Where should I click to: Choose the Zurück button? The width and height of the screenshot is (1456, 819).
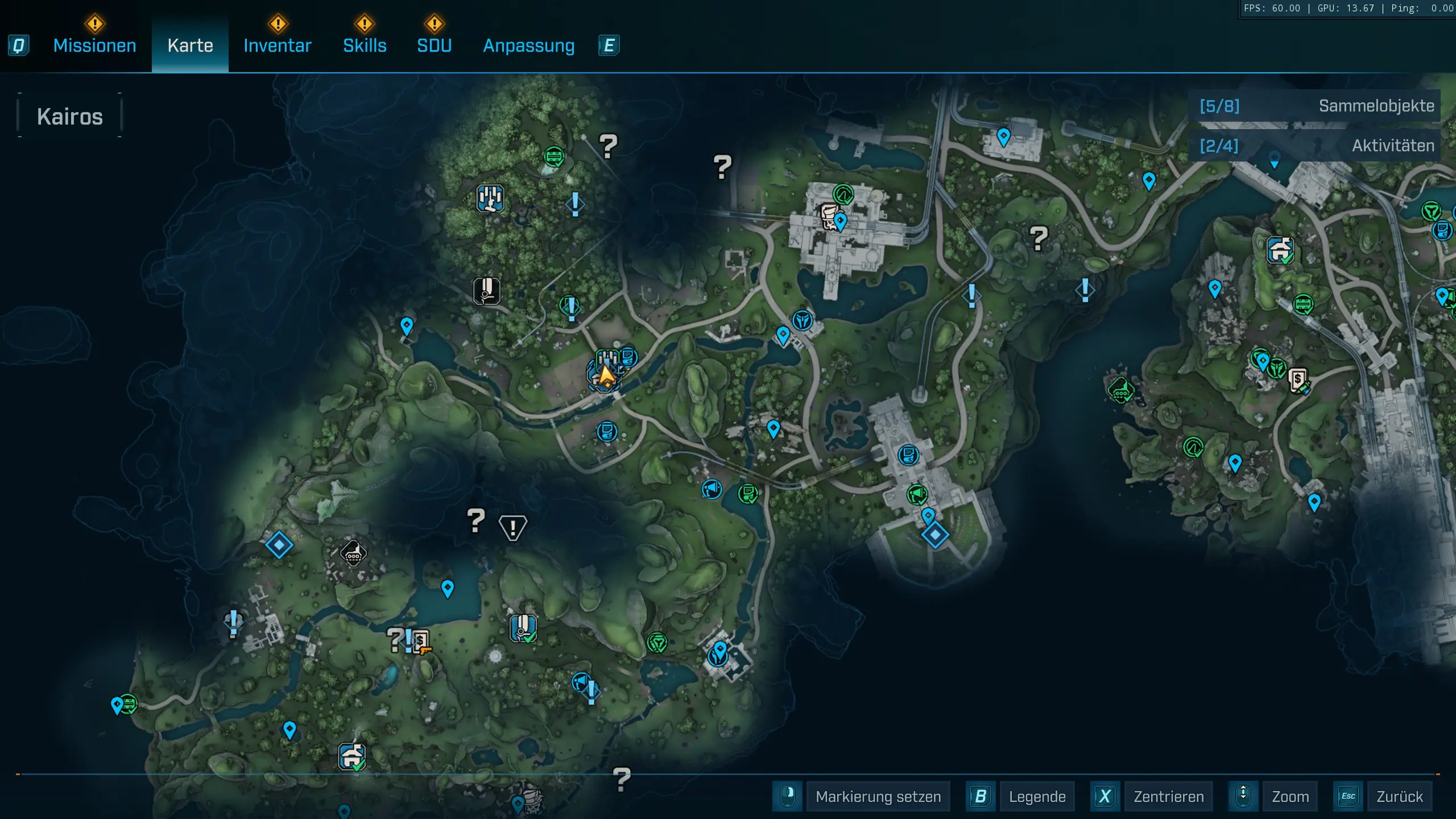pos(1399,796)
